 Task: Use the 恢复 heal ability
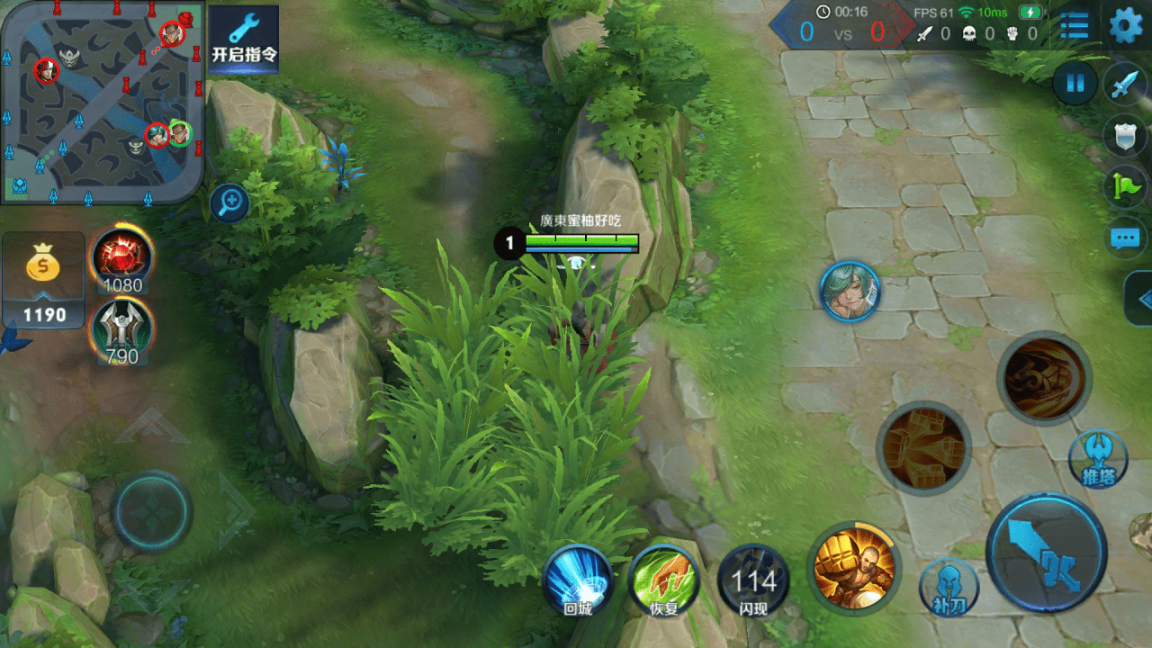(x=664, y=581)
